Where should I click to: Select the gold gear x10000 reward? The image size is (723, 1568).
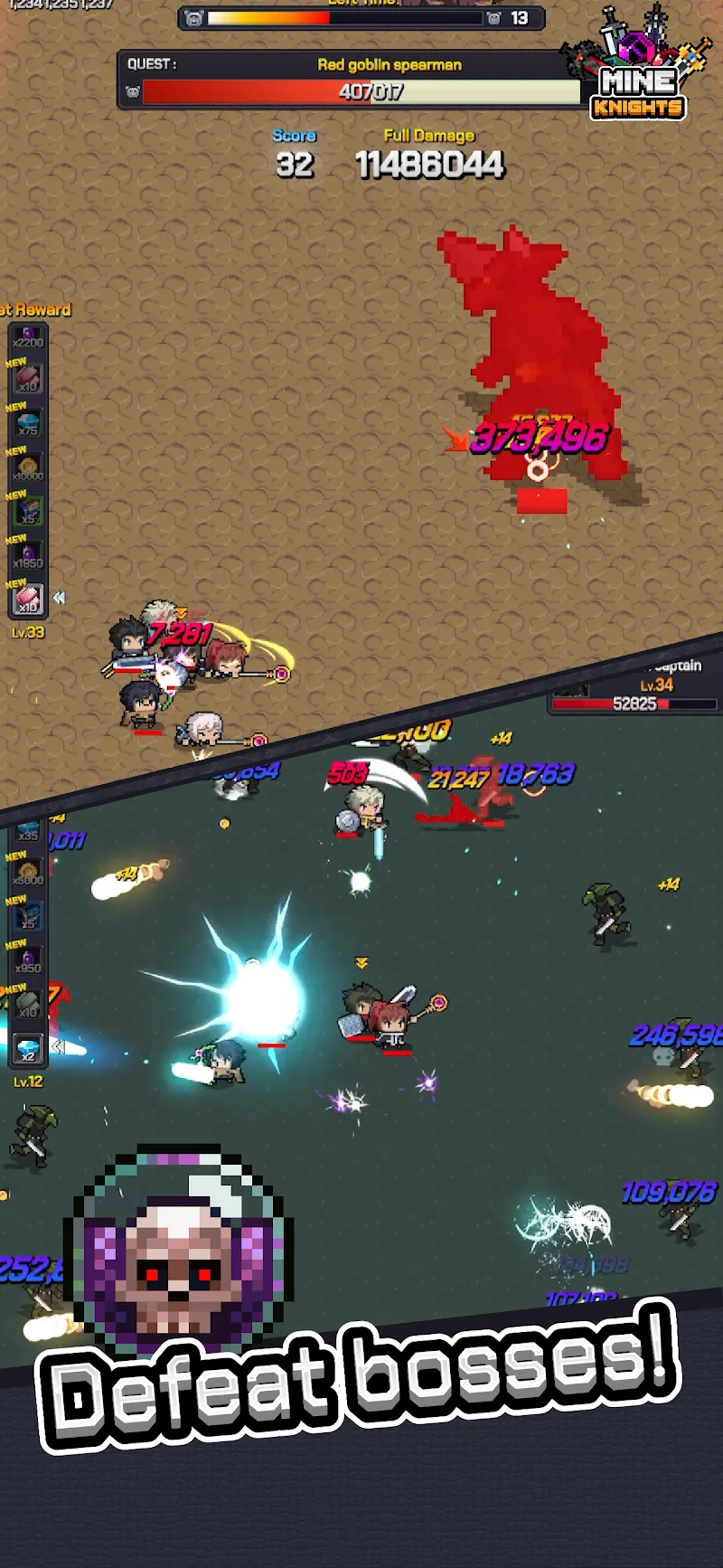[x=28, y=468]
